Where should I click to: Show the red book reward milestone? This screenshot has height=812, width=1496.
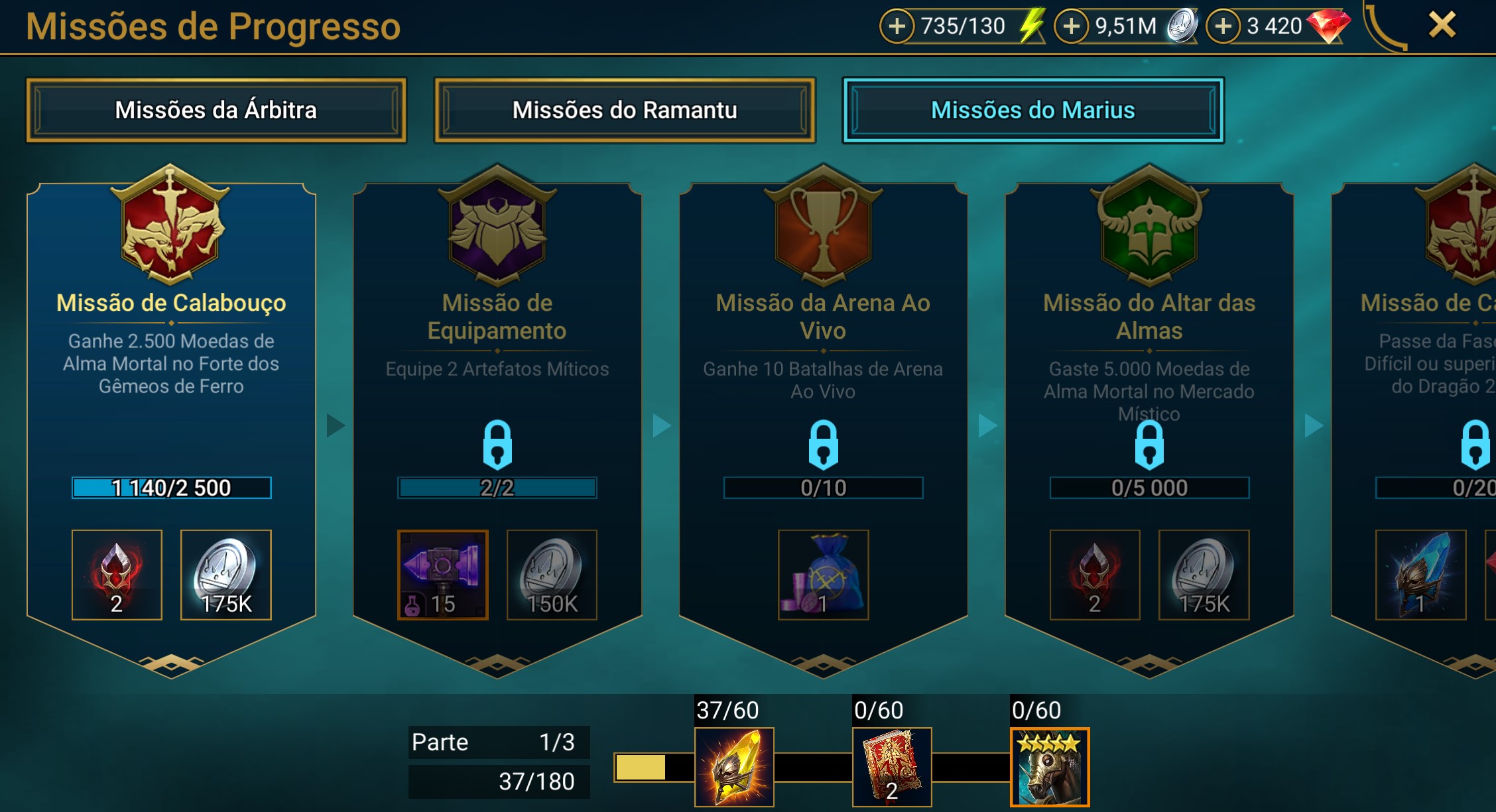pyautogui.click(x=892, y=767)
